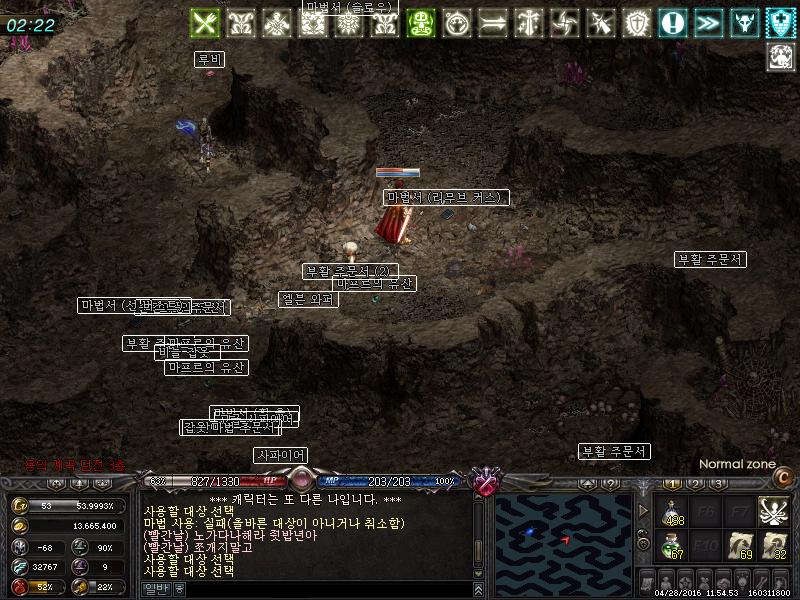Click the horned helmet buff icon
The height and width of the screenshot is (600, 800).
[745, 22]
